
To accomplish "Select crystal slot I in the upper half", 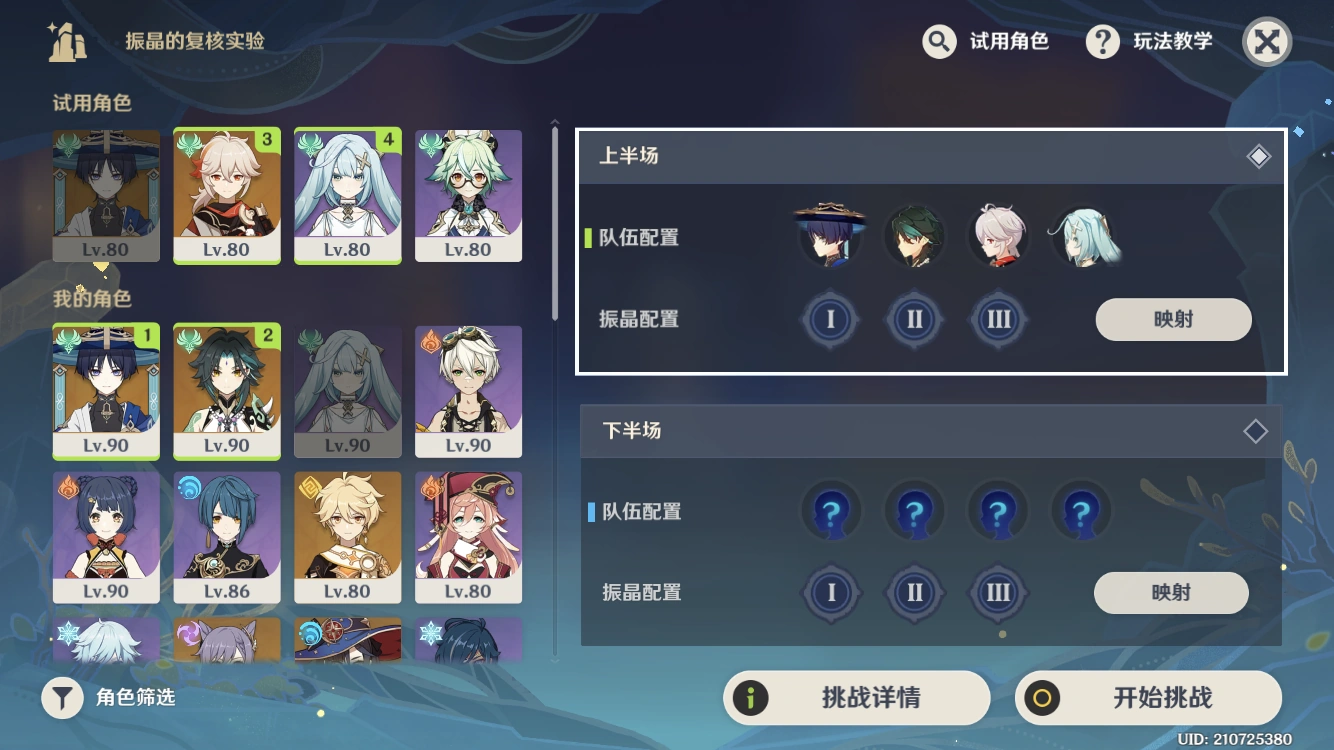I will click(830, 319).
